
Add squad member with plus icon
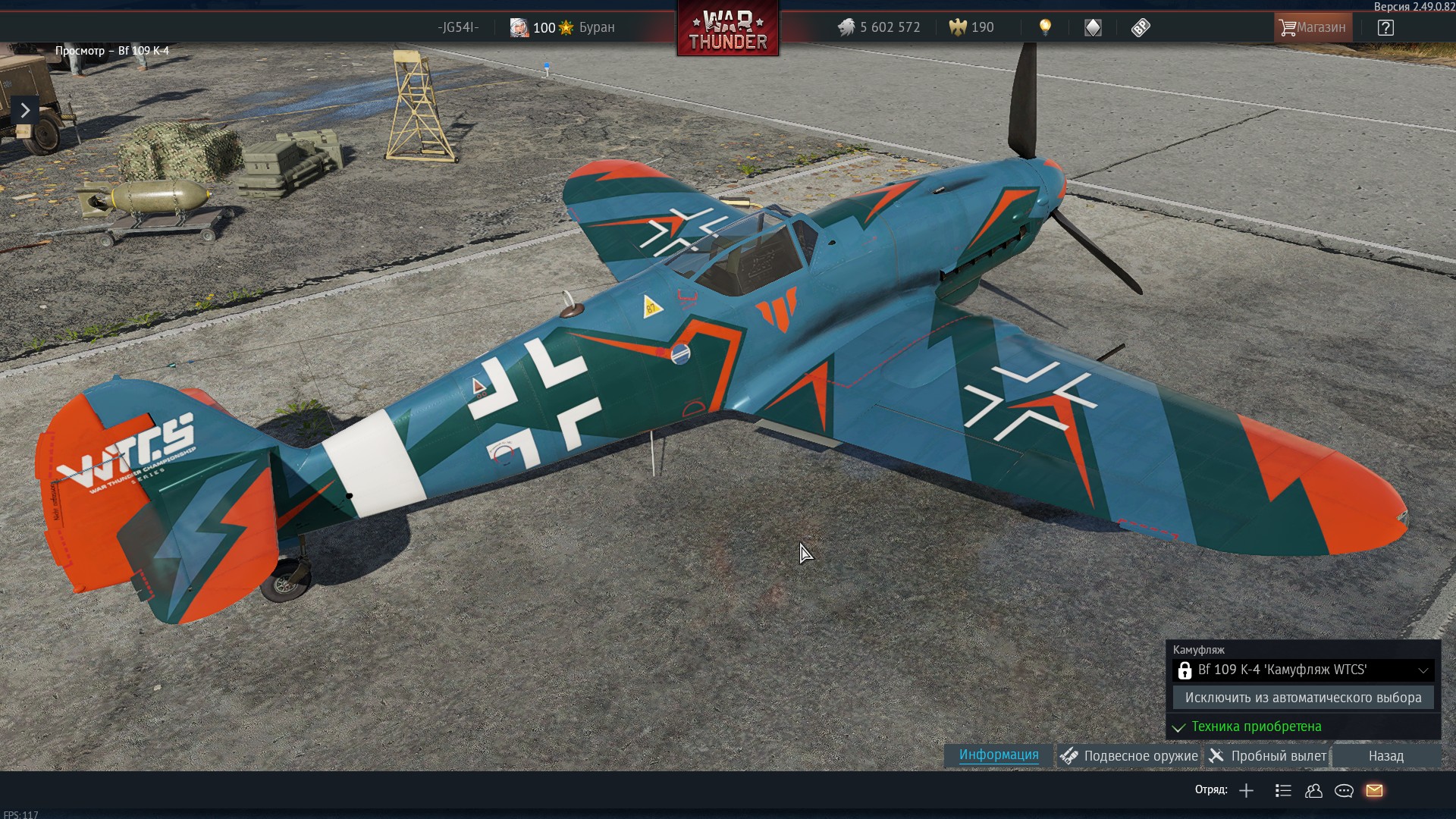(x=1246, y=791)
